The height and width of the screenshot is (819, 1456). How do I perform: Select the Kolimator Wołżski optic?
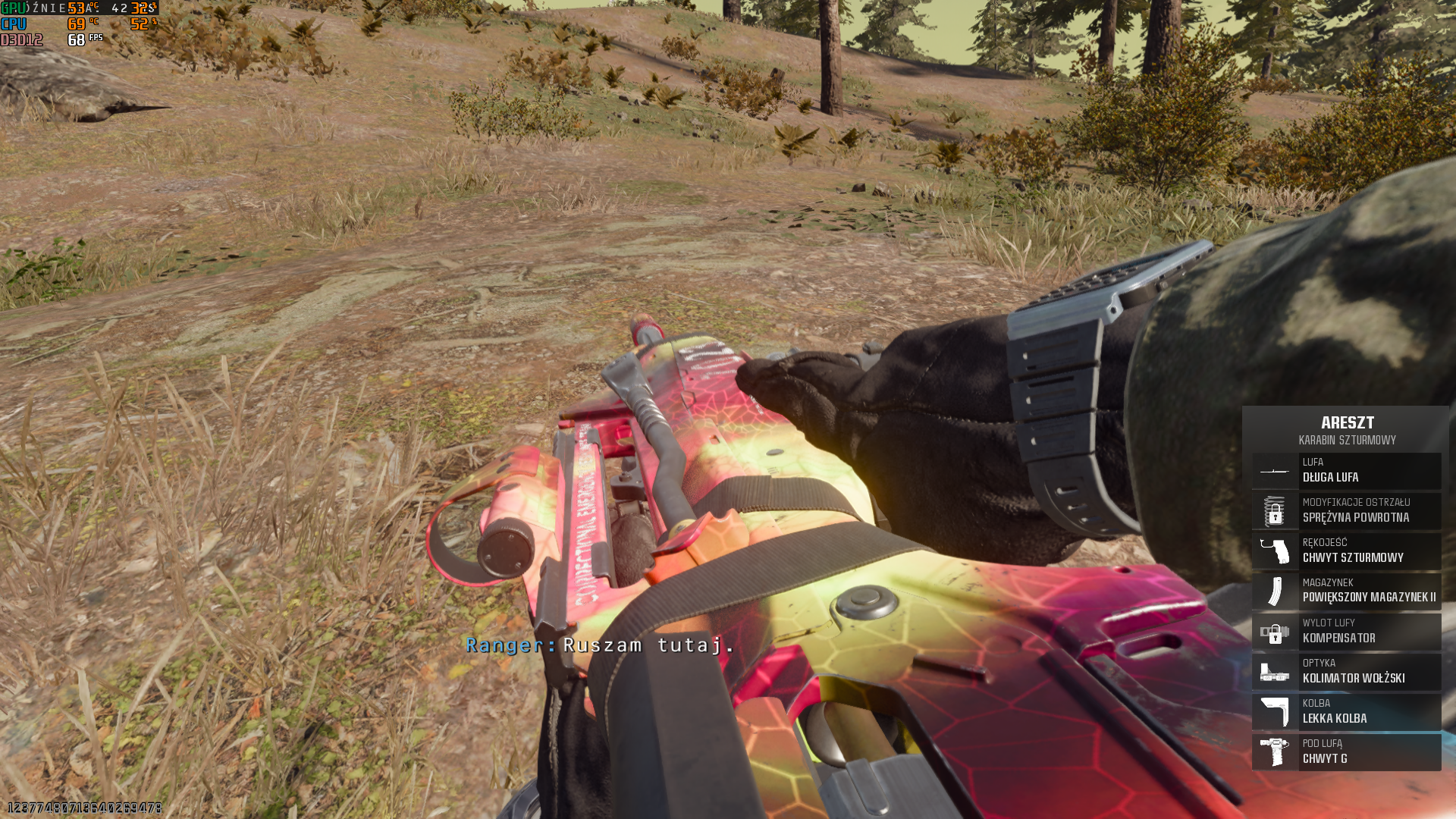pyautogui.click(x=1346, y=672)
